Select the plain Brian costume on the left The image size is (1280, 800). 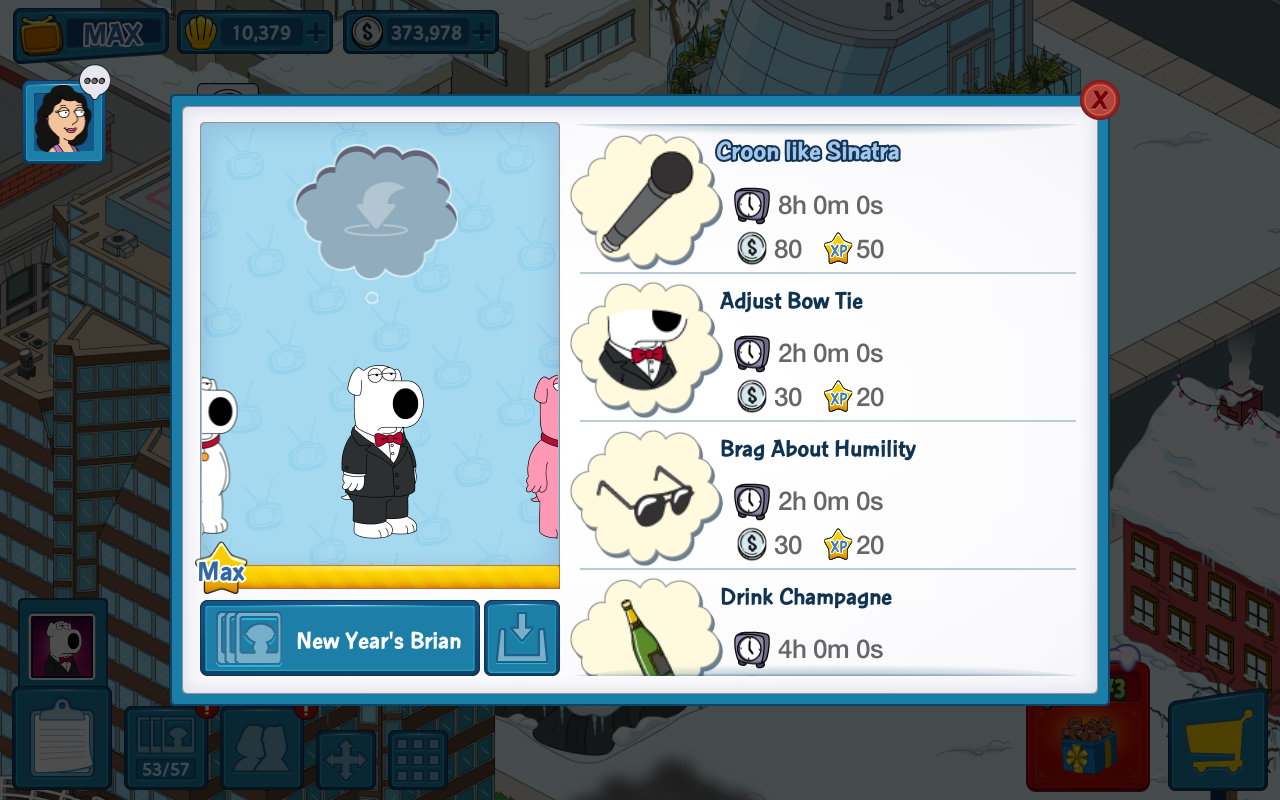coord(215,455)
